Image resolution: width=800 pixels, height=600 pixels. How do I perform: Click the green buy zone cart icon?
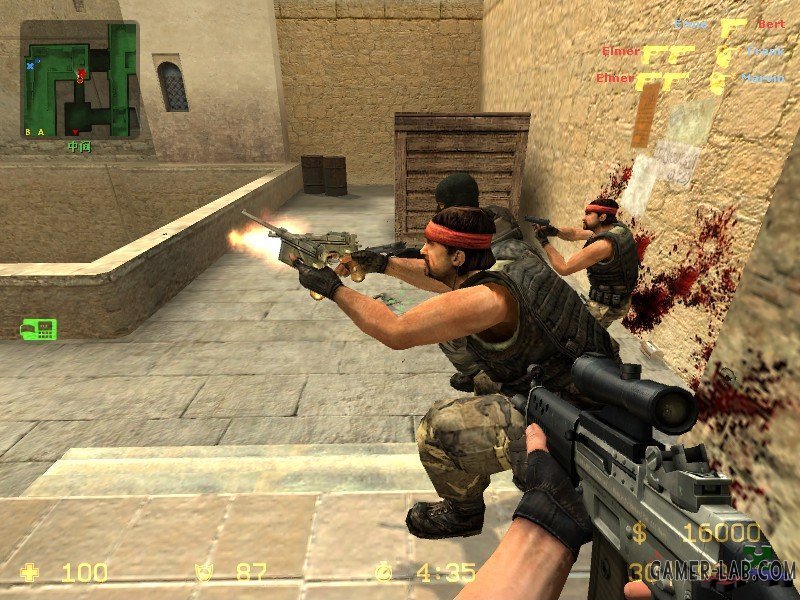pos(39,329)
